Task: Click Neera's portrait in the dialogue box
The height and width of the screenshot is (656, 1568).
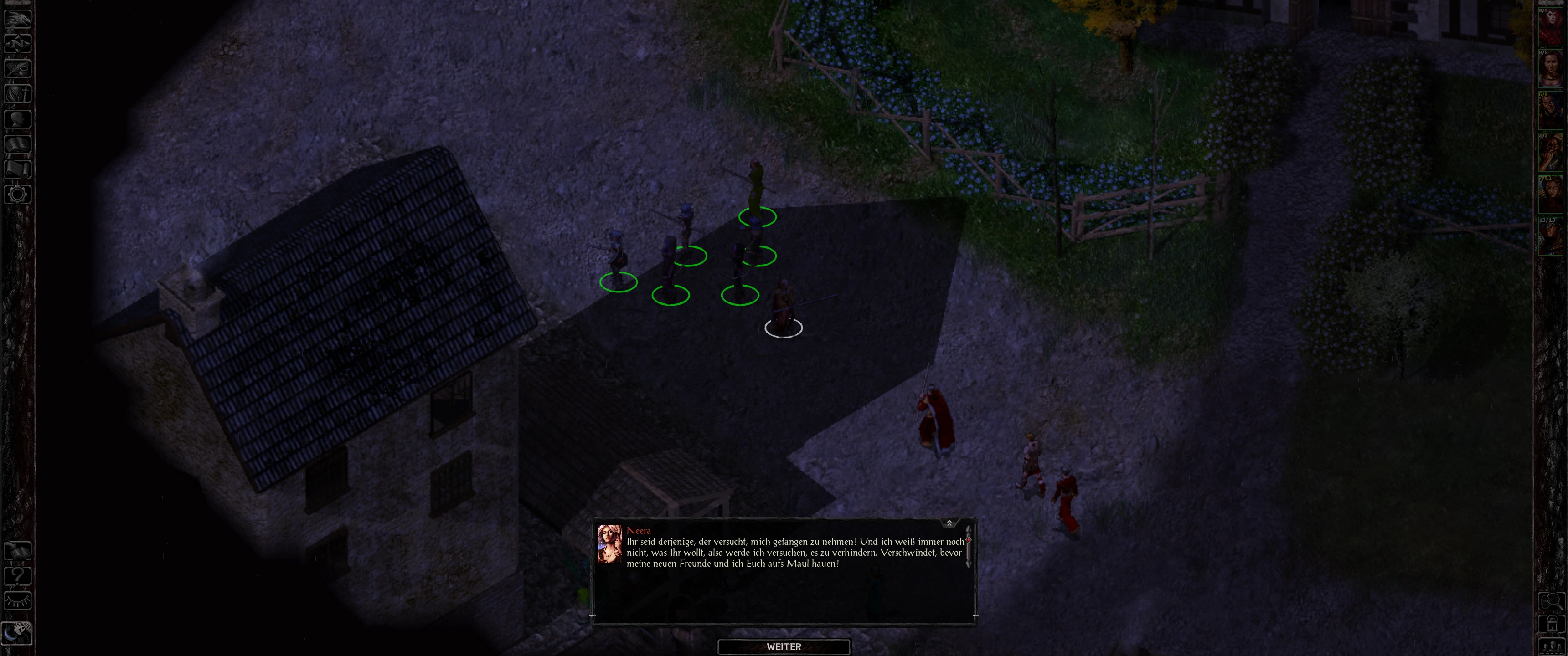Action: (609, 544)
